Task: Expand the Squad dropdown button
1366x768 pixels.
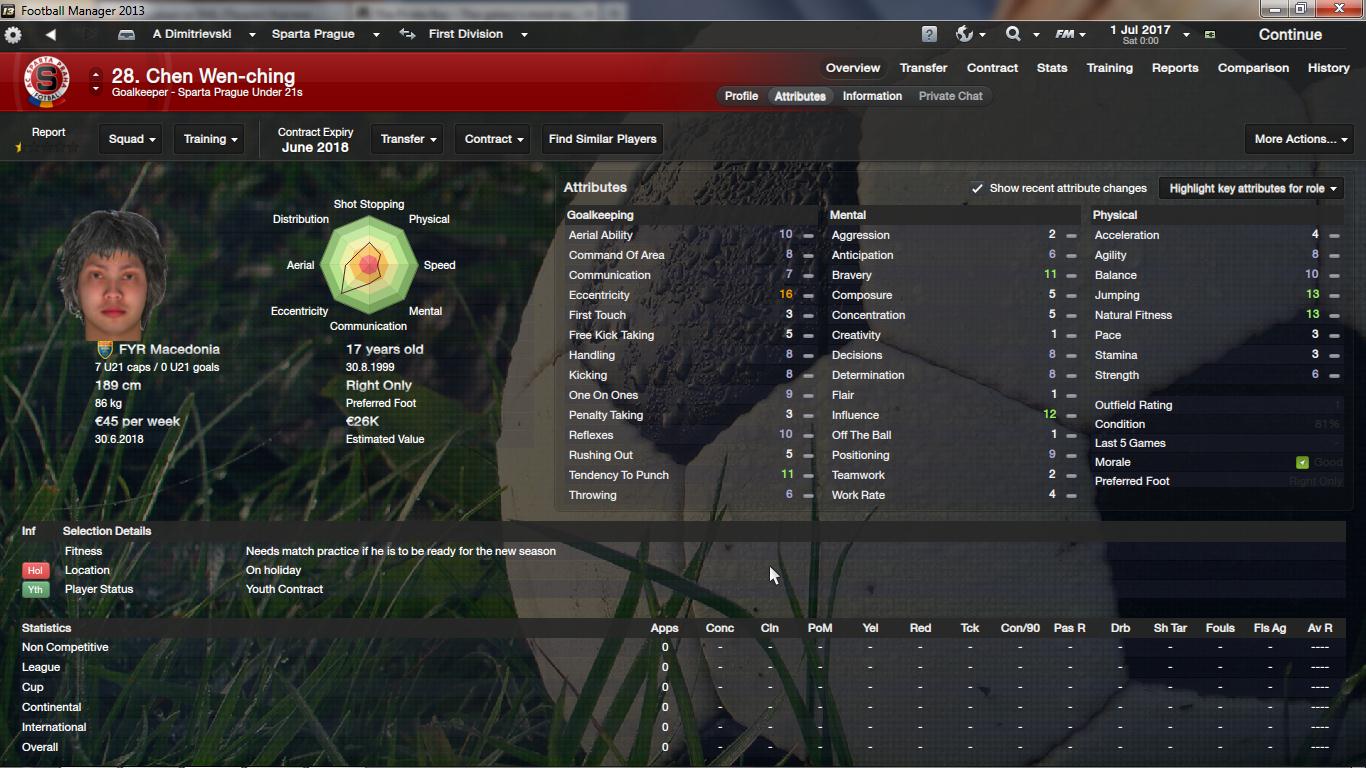Action: tap(132, 139)
